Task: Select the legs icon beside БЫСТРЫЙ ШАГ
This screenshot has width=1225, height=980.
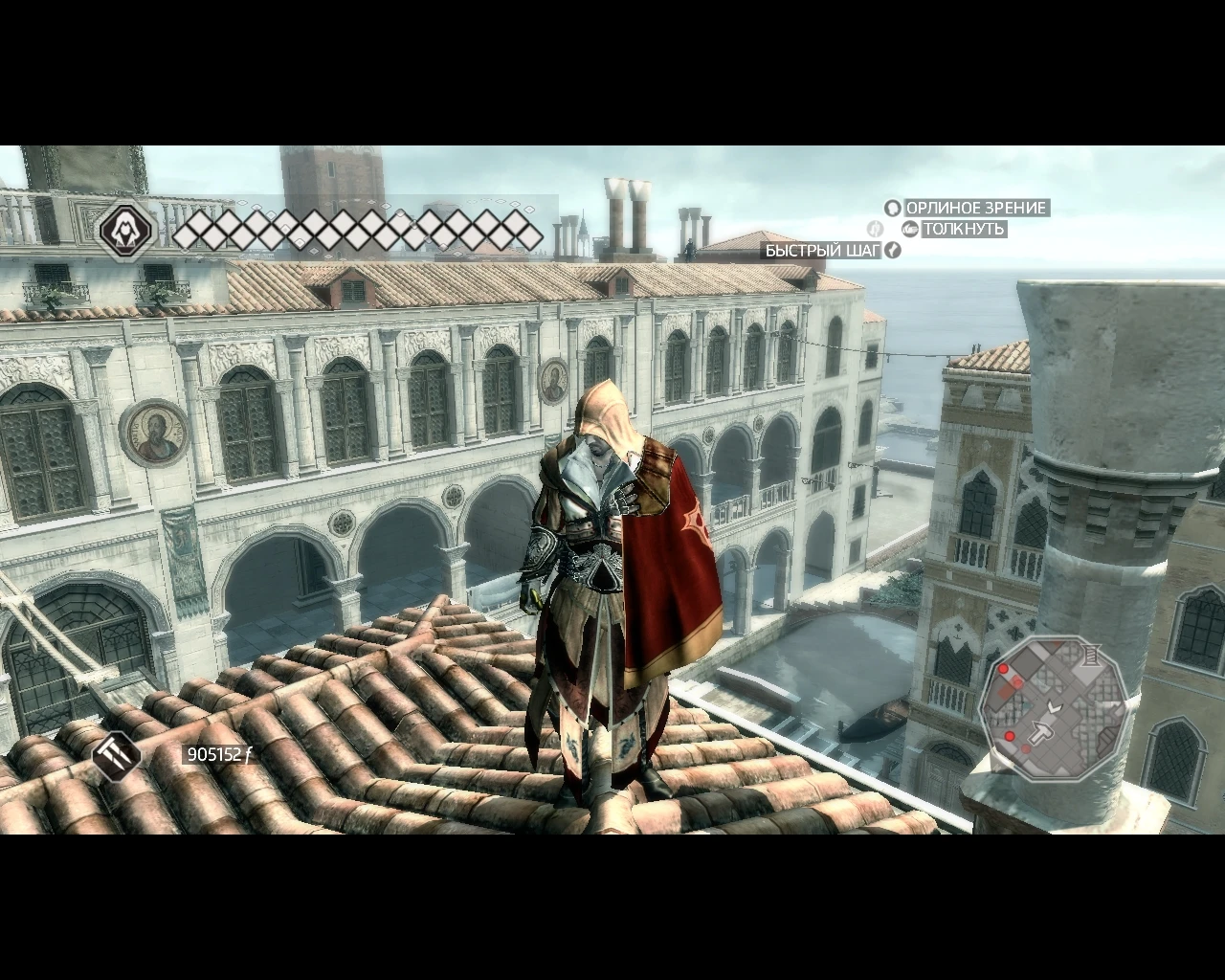Action: pos(892,250)
